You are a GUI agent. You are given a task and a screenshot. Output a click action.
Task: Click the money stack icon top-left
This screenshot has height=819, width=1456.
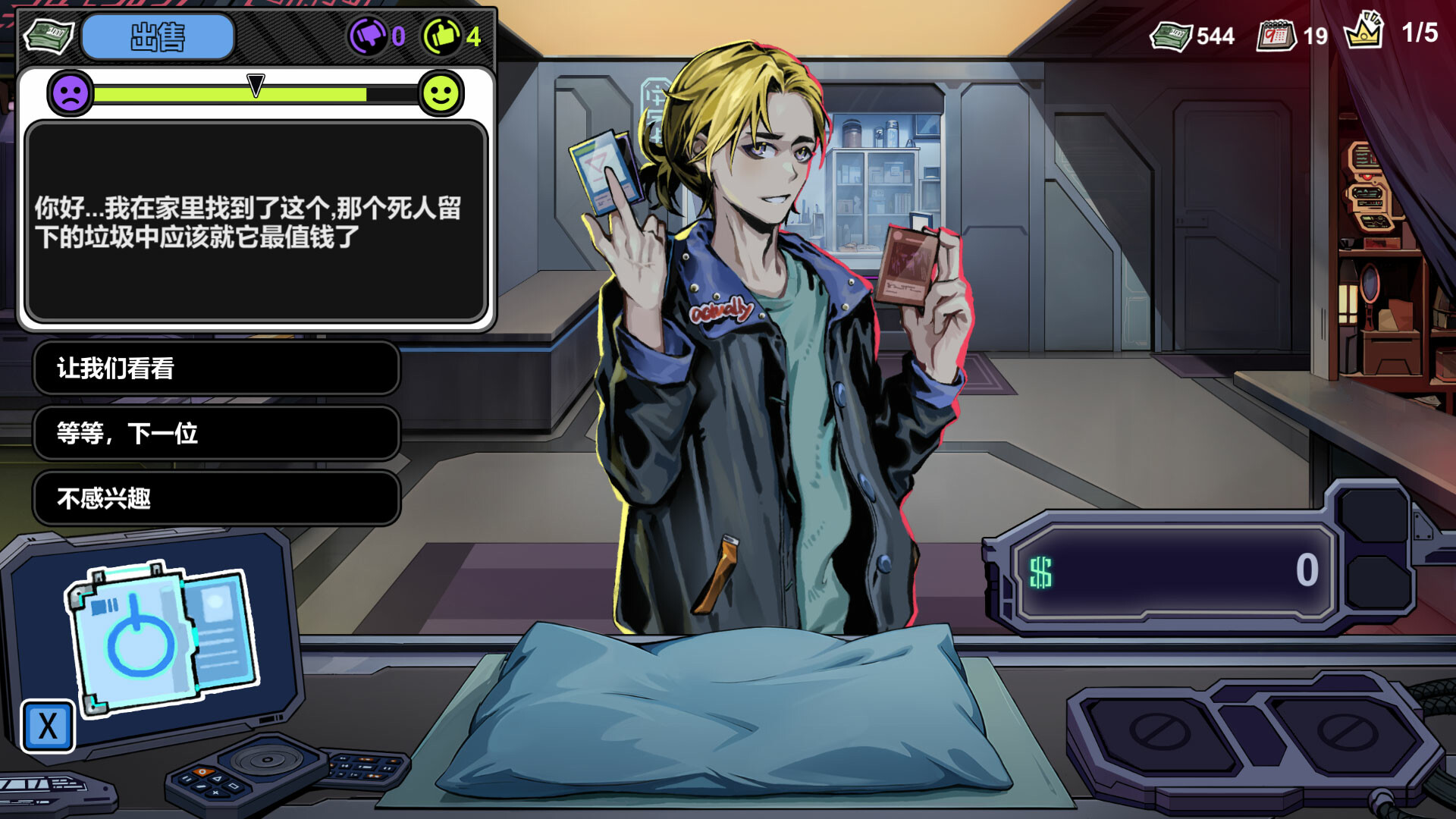pyautogui.click(x=47, y=36)
